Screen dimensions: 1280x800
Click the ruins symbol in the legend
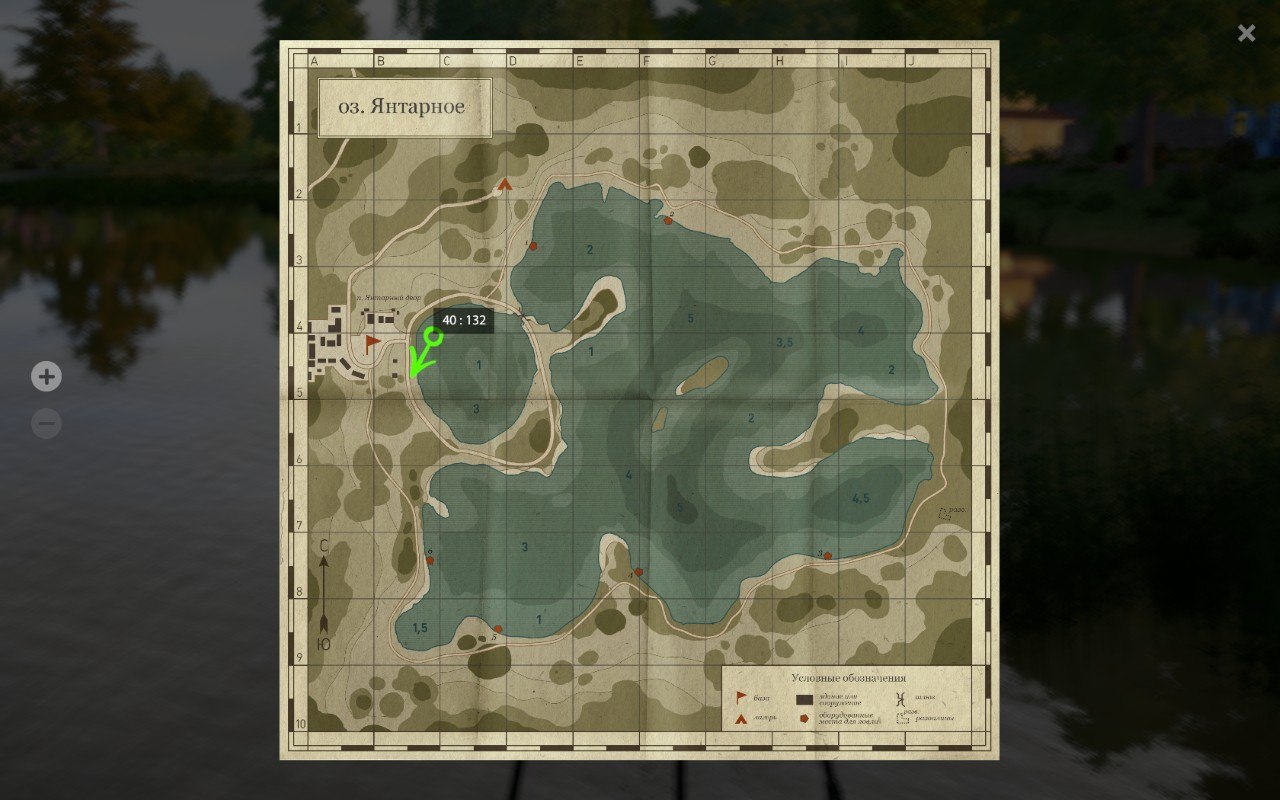(x=901, y=718)
